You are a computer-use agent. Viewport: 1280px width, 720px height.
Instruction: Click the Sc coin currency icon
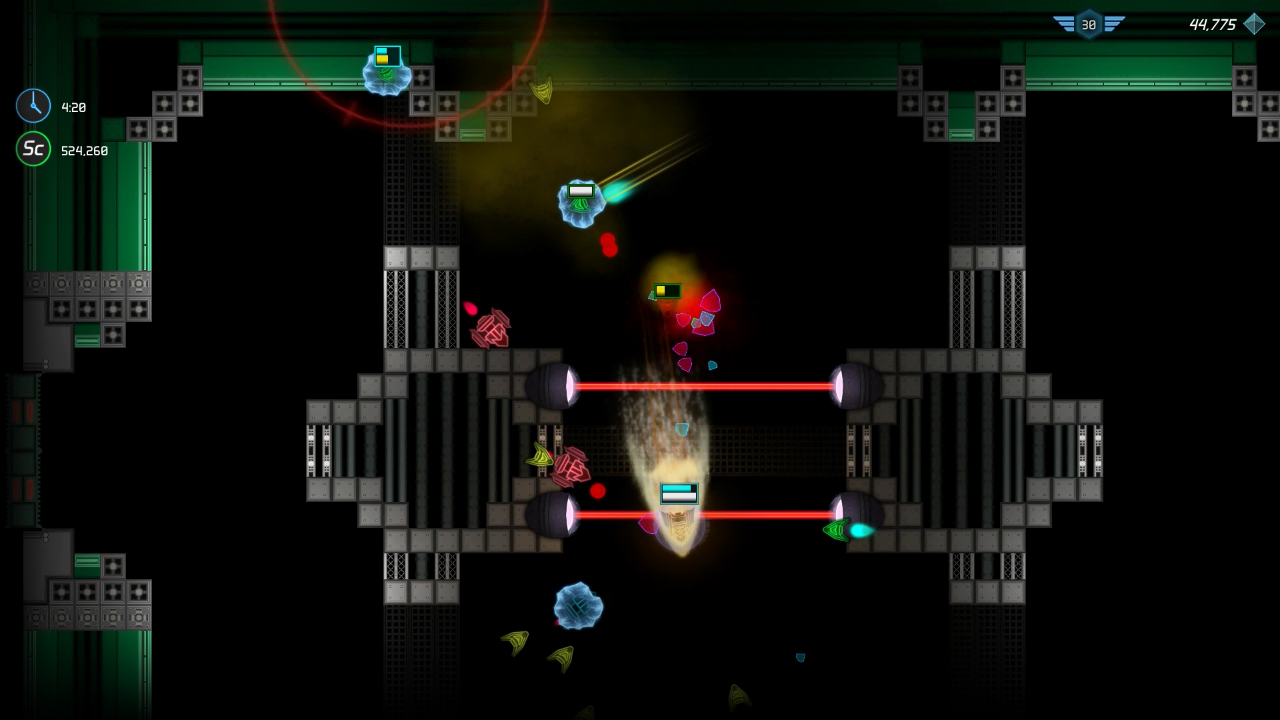tap(31, 149)
